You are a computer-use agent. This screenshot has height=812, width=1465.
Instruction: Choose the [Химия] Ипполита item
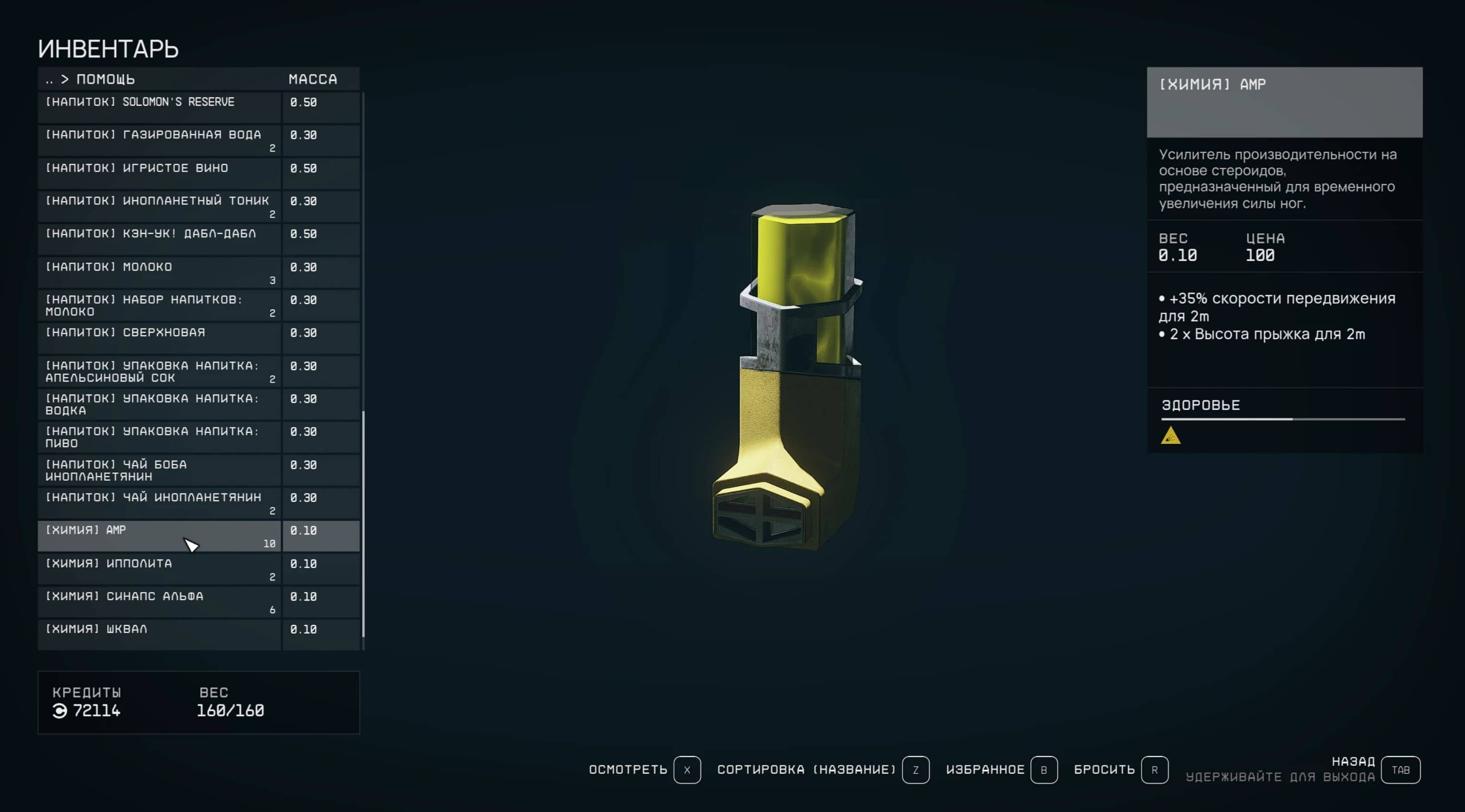[x=159, y=569]
